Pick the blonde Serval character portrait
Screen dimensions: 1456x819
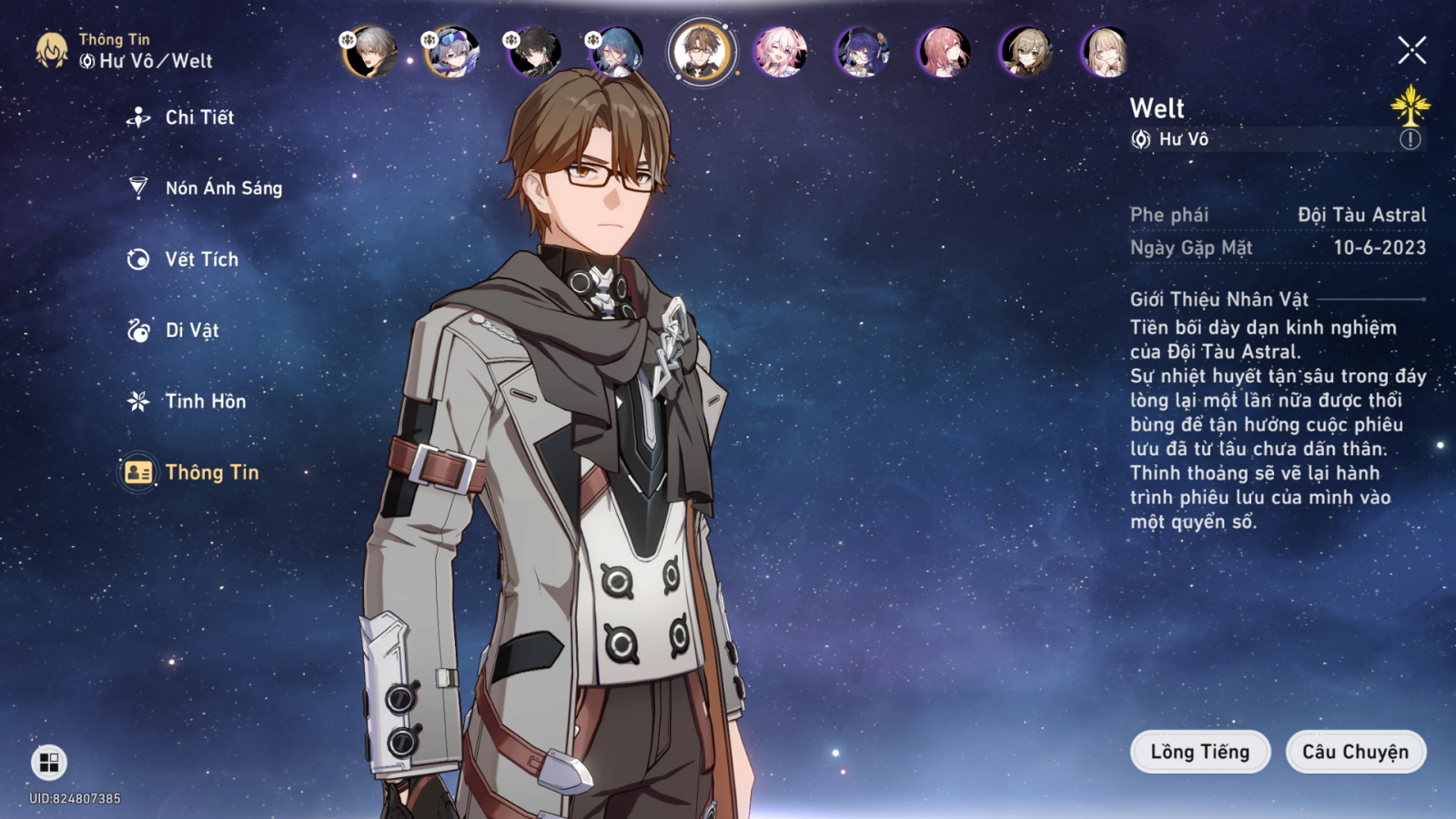pos(1106,52)
